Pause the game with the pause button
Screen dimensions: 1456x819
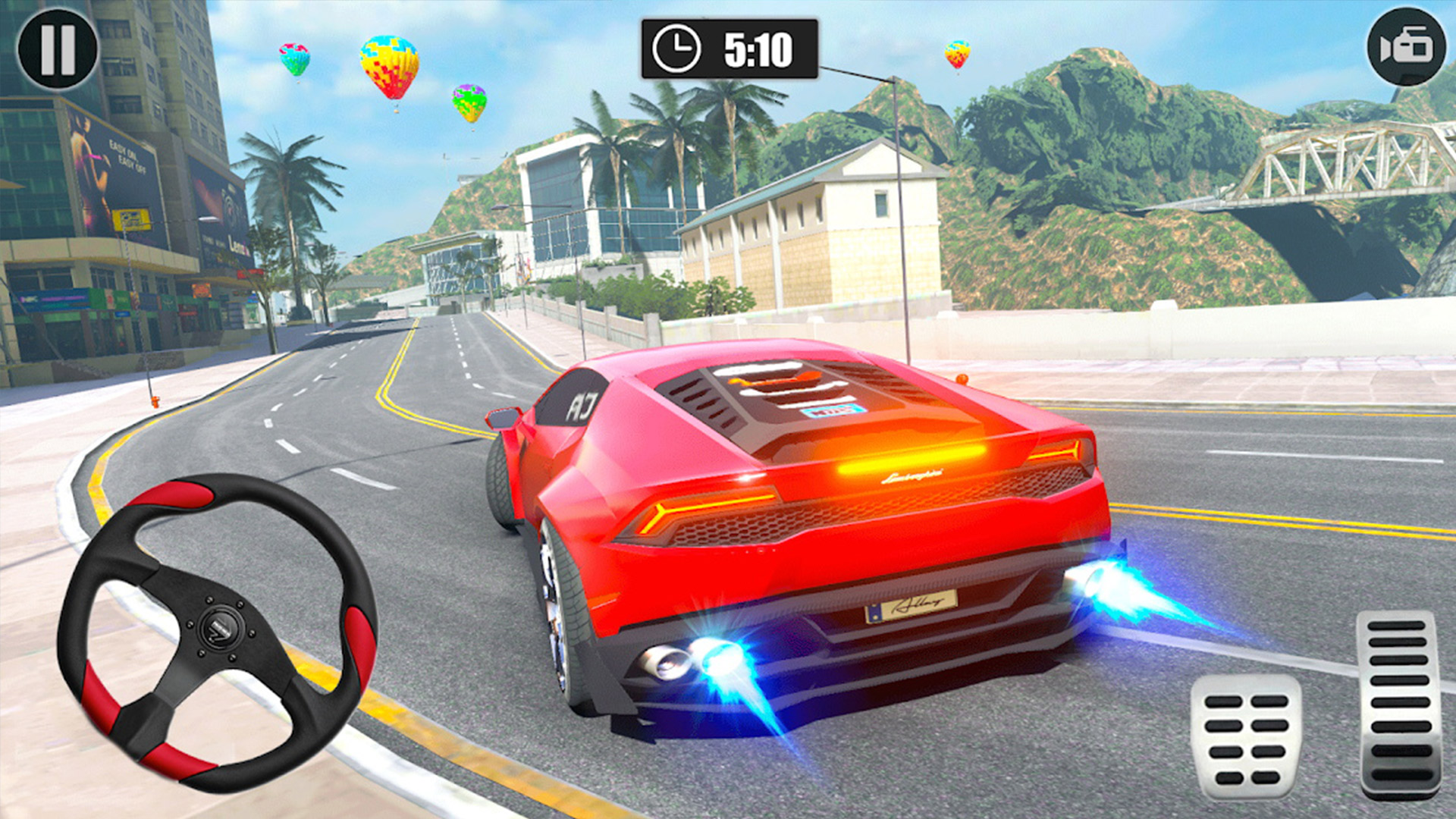pyautogui.click(x=58, y=49)
